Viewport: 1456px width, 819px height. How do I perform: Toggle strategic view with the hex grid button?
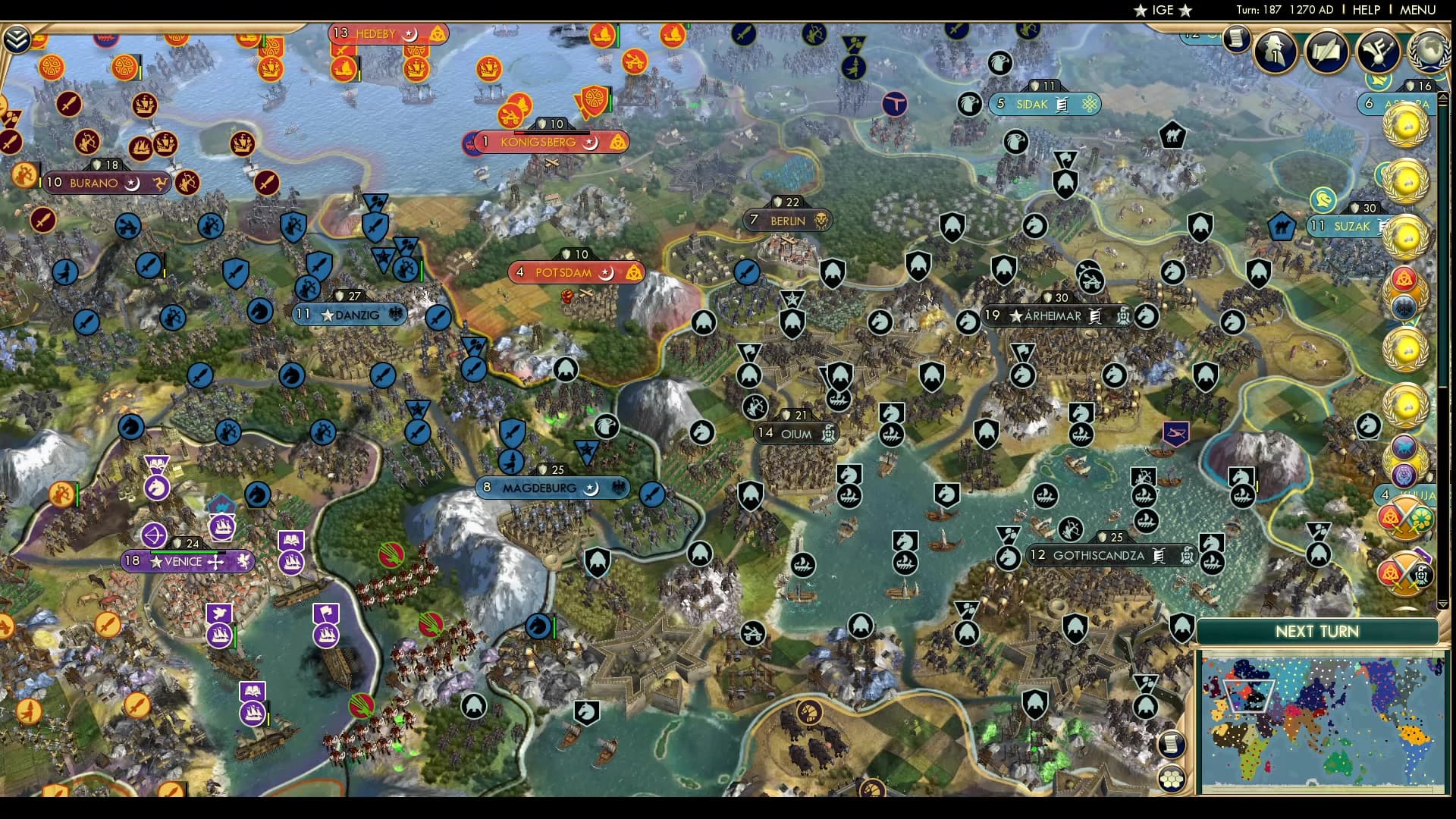pos(1172,779)
